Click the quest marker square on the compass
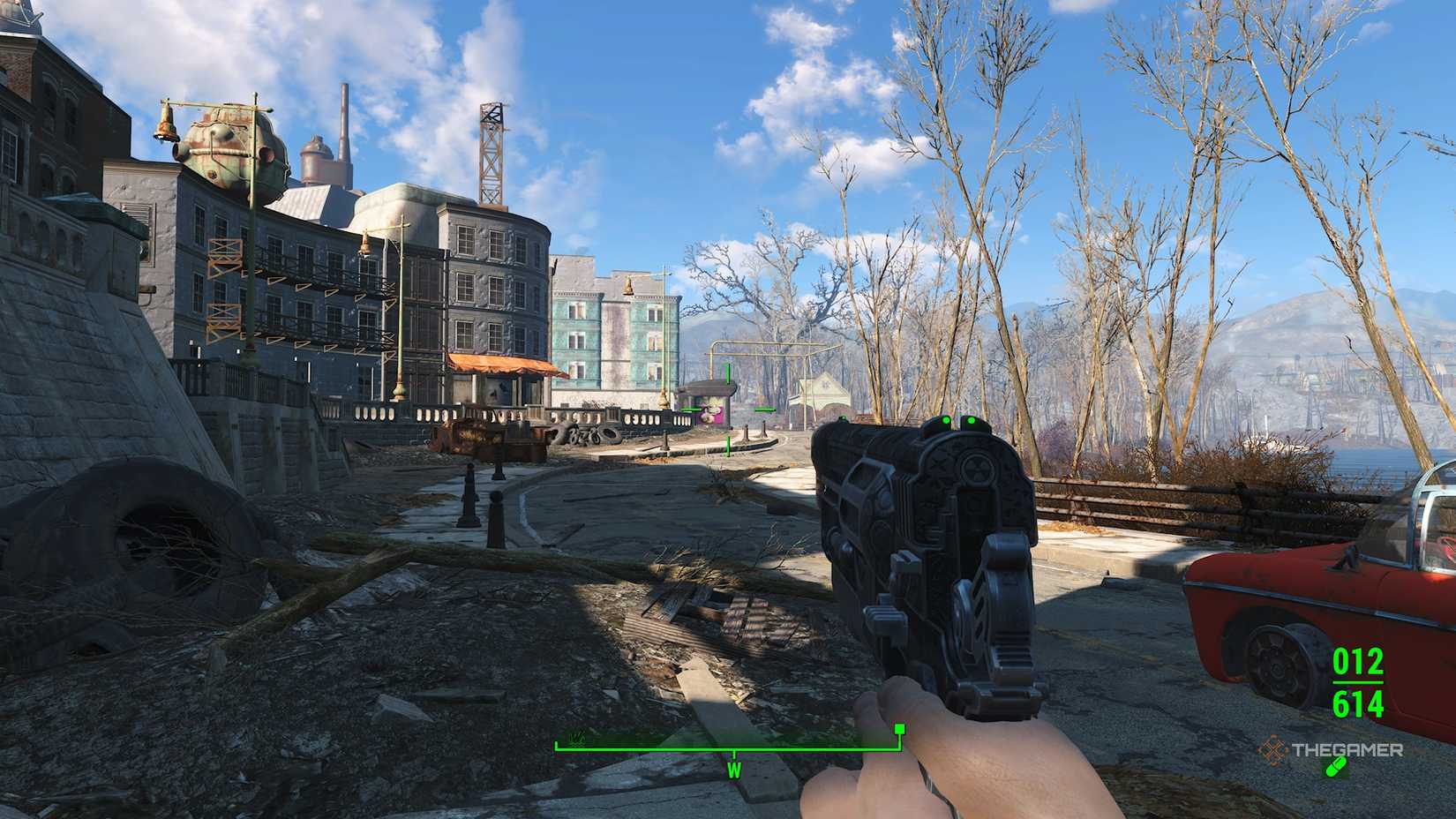This screenshot has height=819, width=1456. pos(900,729)
